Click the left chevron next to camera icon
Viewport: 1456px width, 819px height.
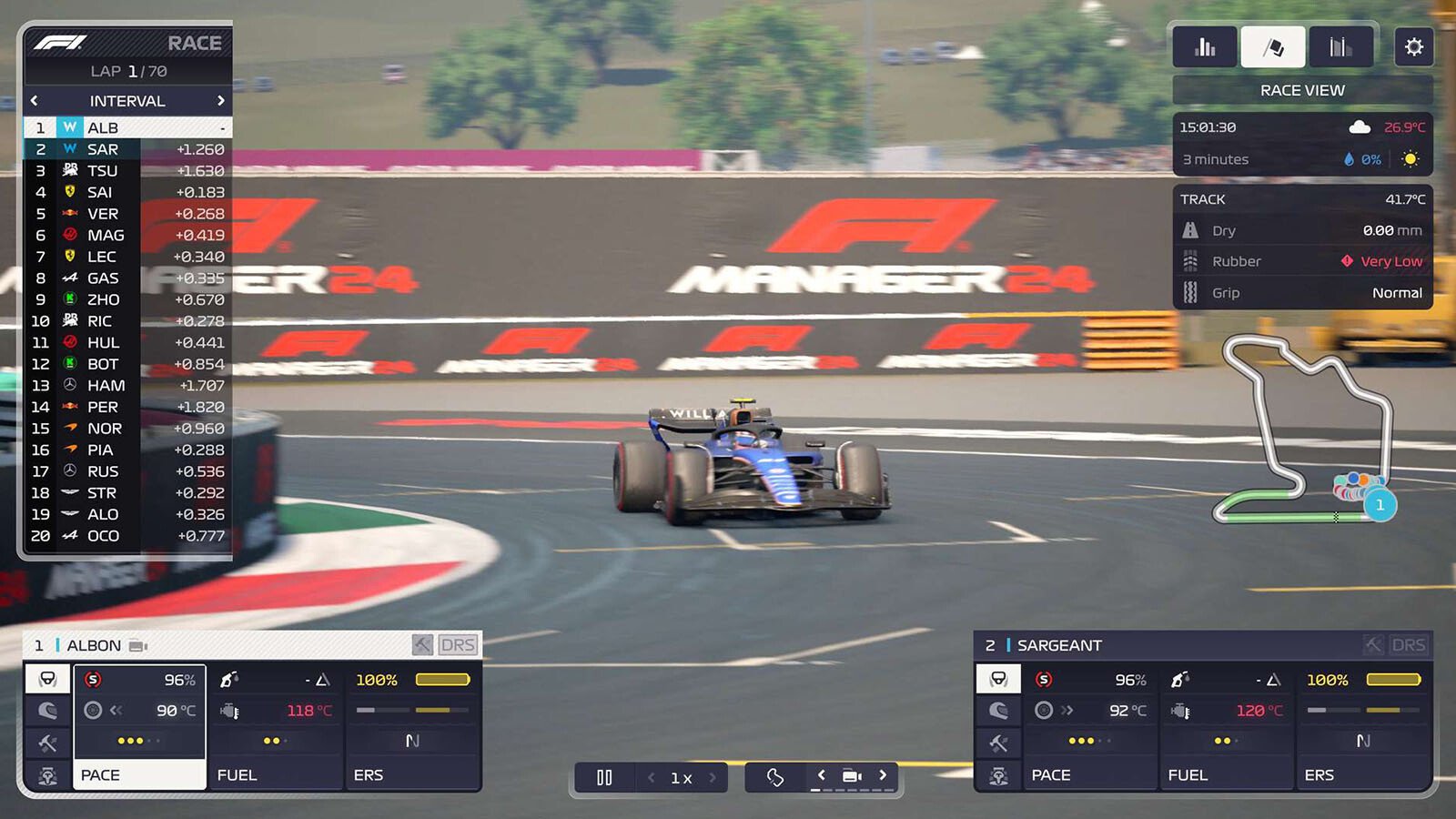[x=822, y=776]
